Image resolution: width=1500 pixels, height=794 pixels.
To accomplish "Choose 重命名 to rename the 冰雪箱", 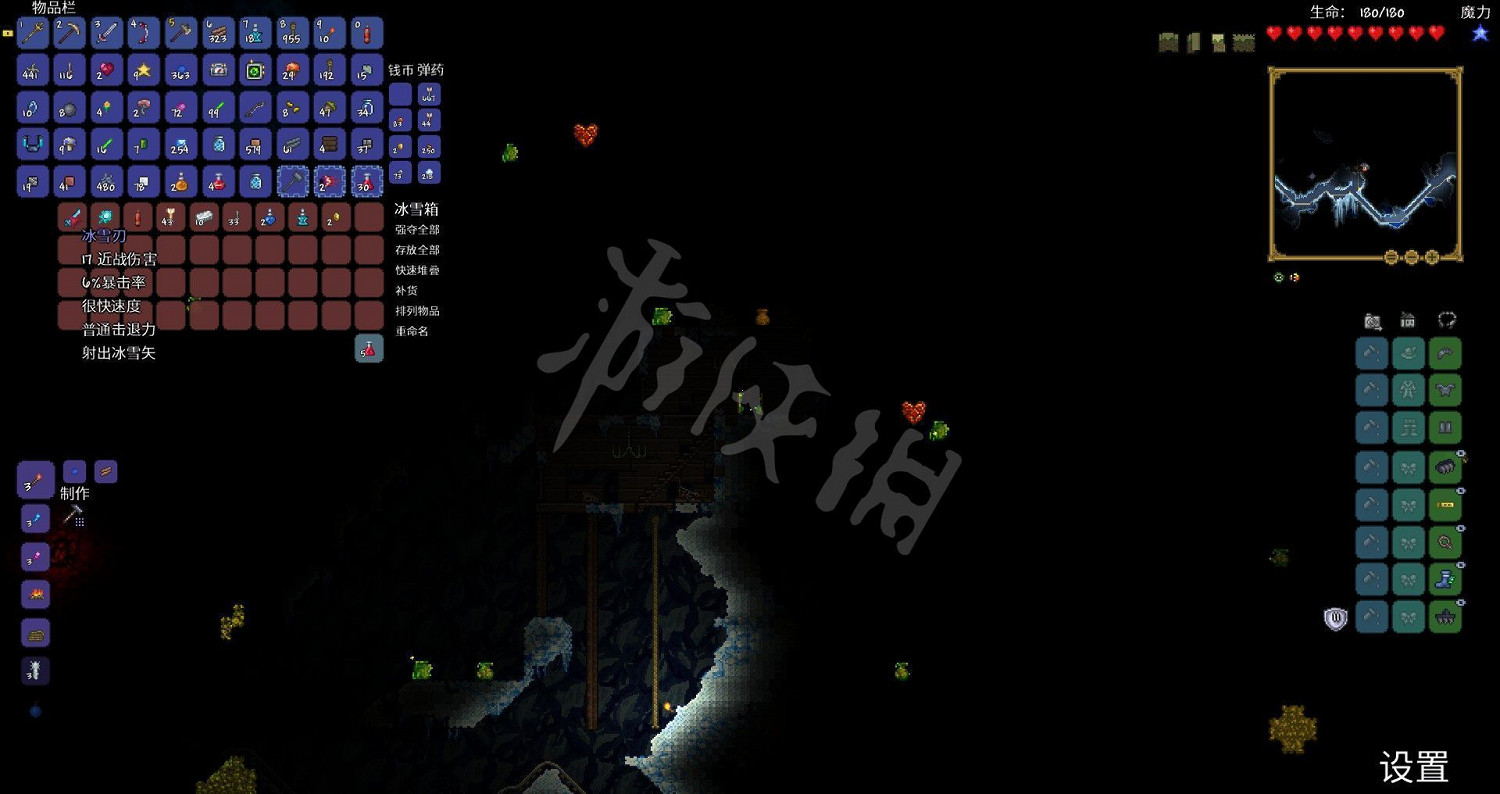I will [407, 331].
